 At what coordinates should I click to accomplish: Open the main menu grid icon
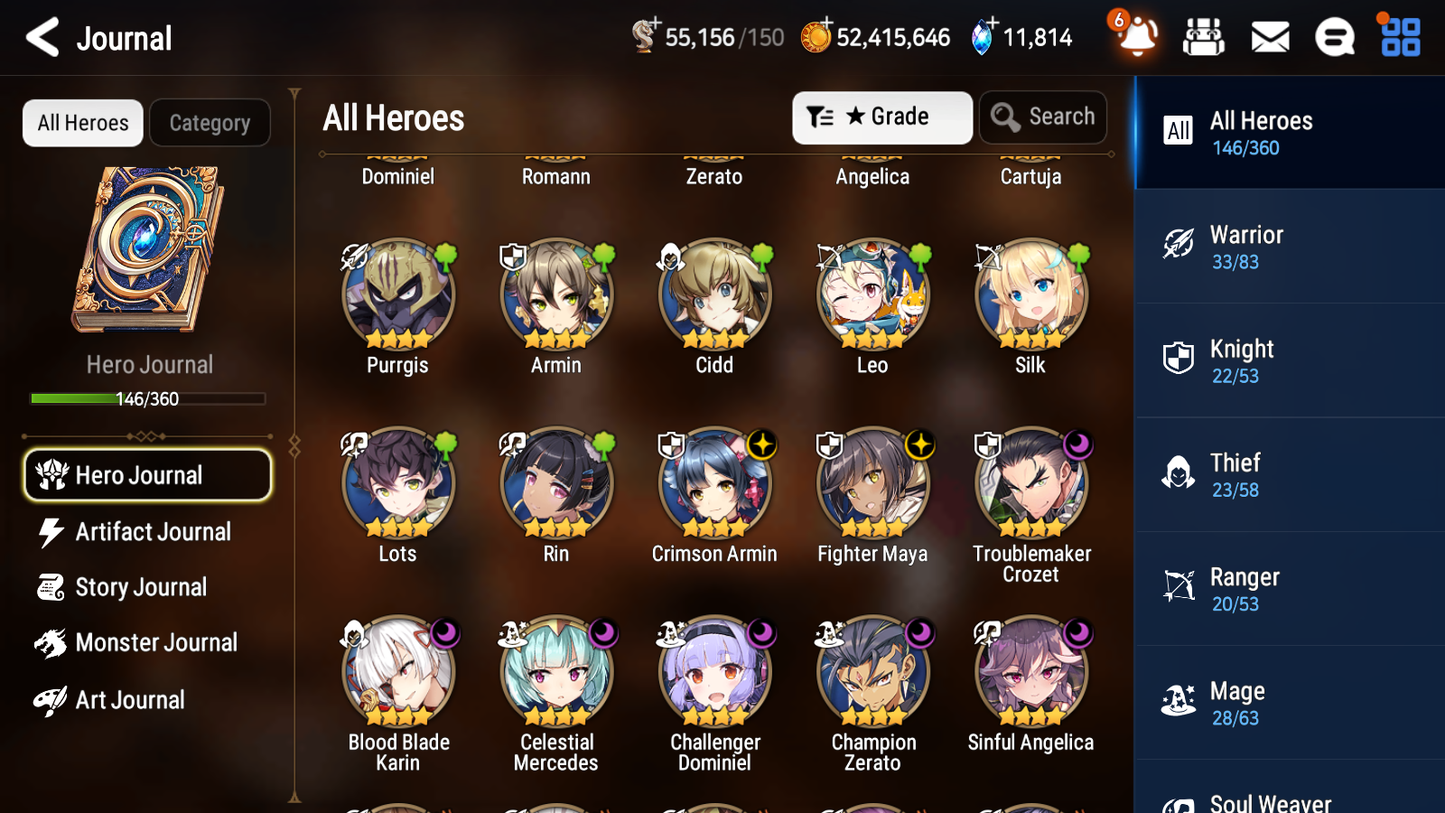click(x=1399, y=36)
